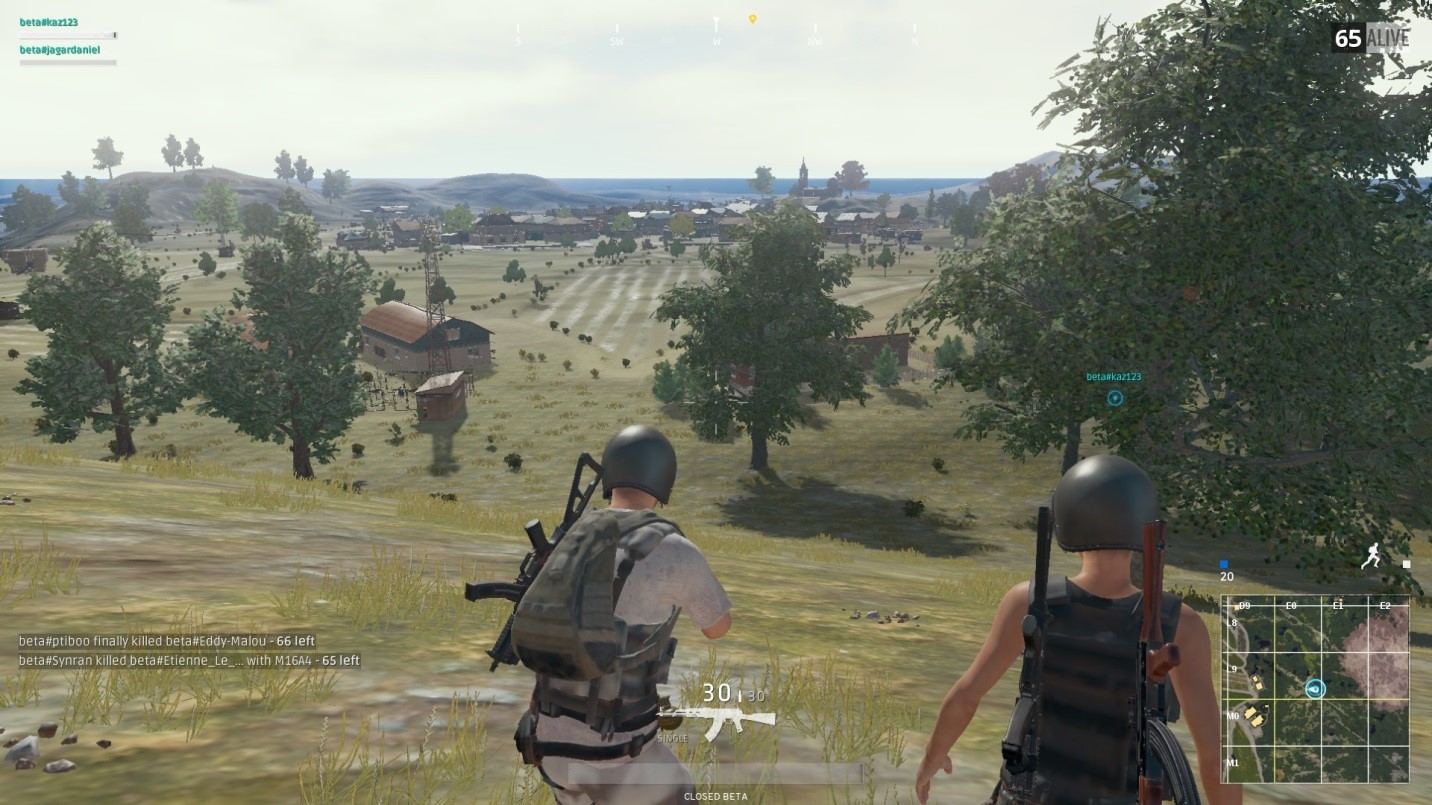The image size is (1432, 805).
Task: Click the equipped rifle icon
Action: click(717, 720)
